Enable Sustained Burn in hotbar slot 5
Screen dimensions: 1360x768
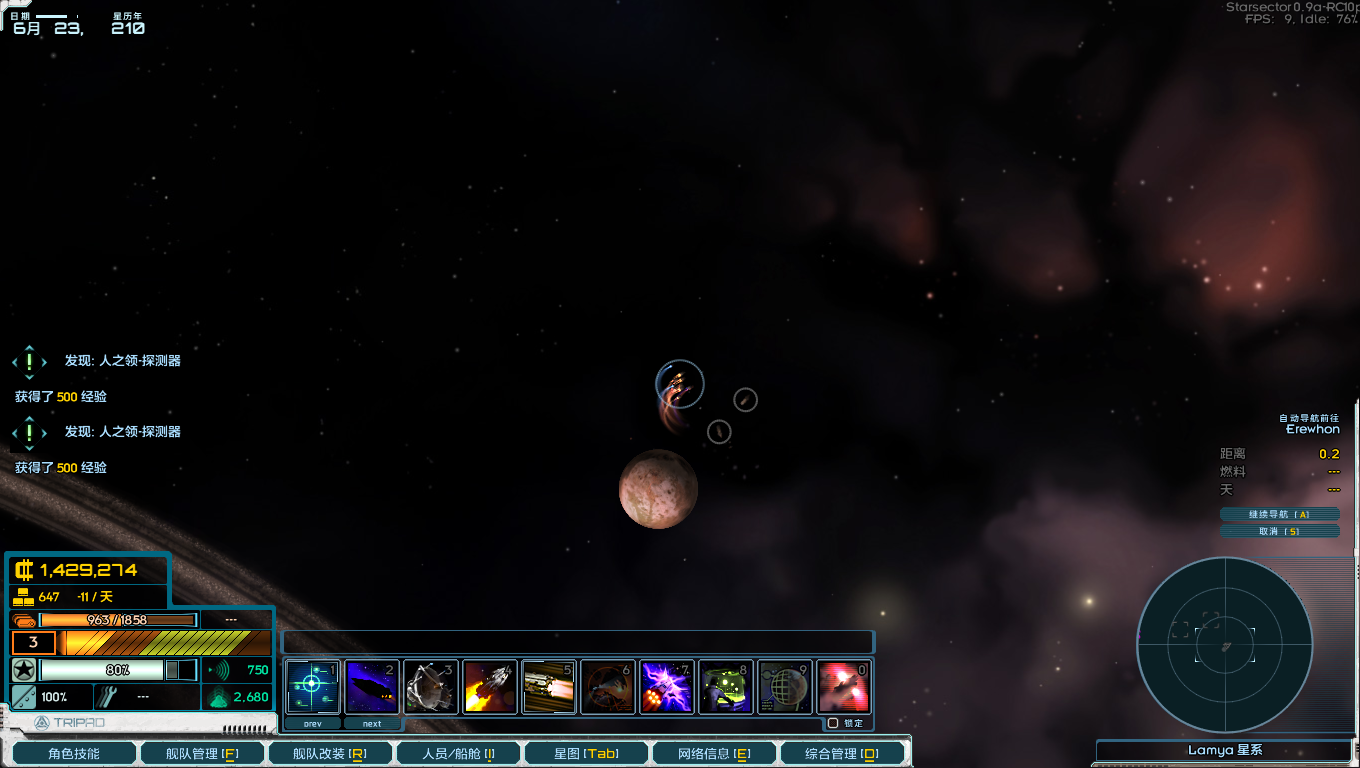pos(549,686)
